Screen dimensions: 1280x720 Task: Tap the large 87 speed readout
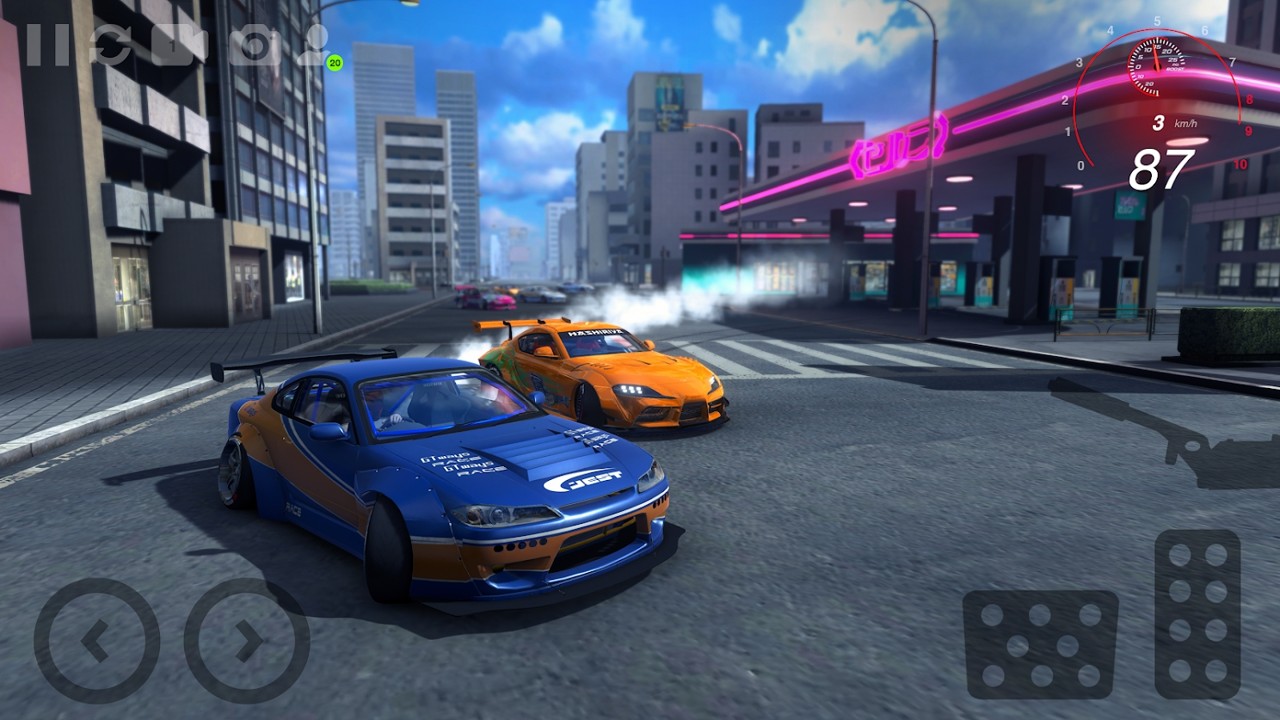1163,167
